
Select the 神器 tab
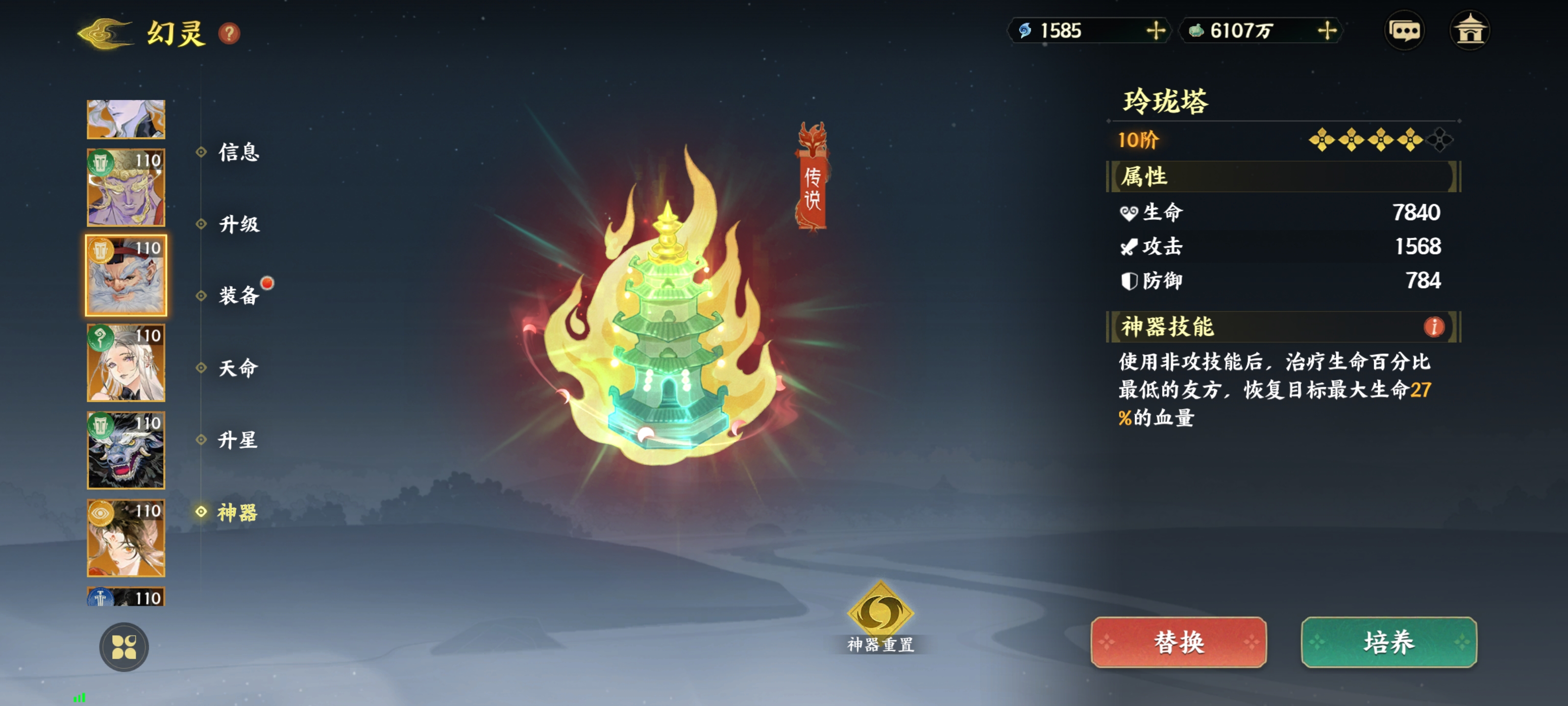[237, 512]
